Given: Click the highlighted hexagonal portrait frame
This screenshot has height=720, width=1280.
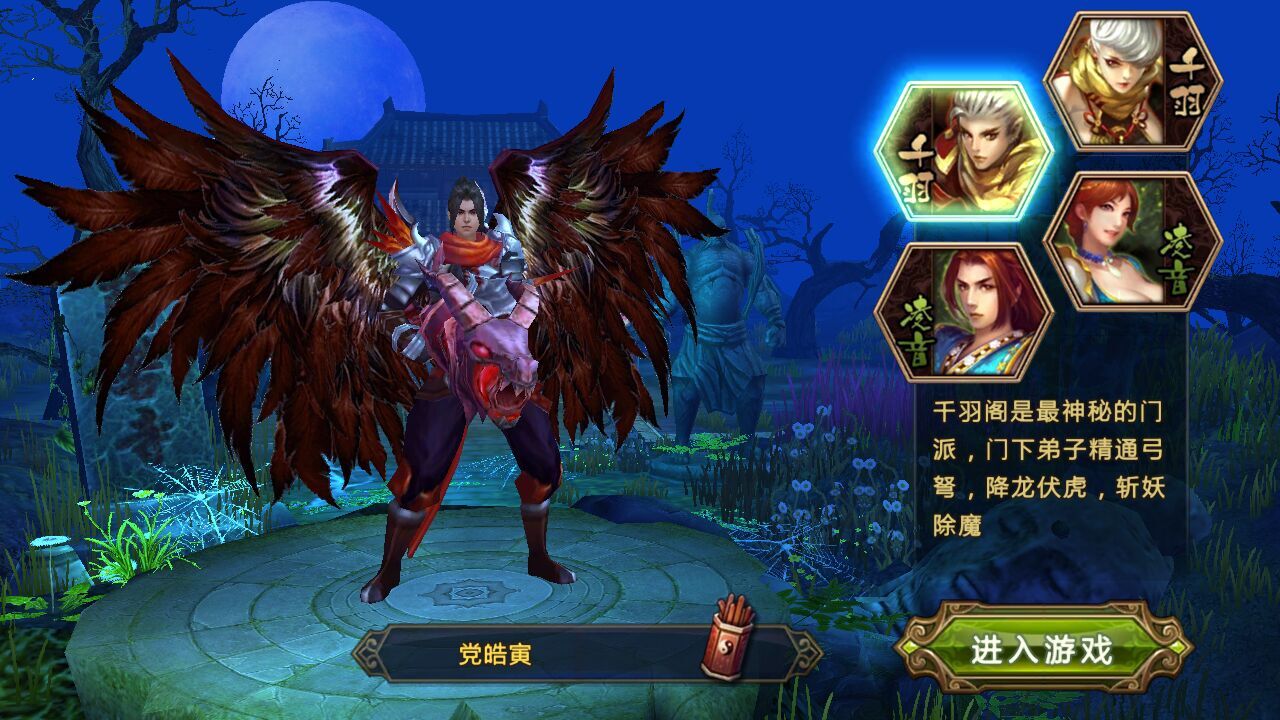Looking at the screenshot, I should [966, 152].
